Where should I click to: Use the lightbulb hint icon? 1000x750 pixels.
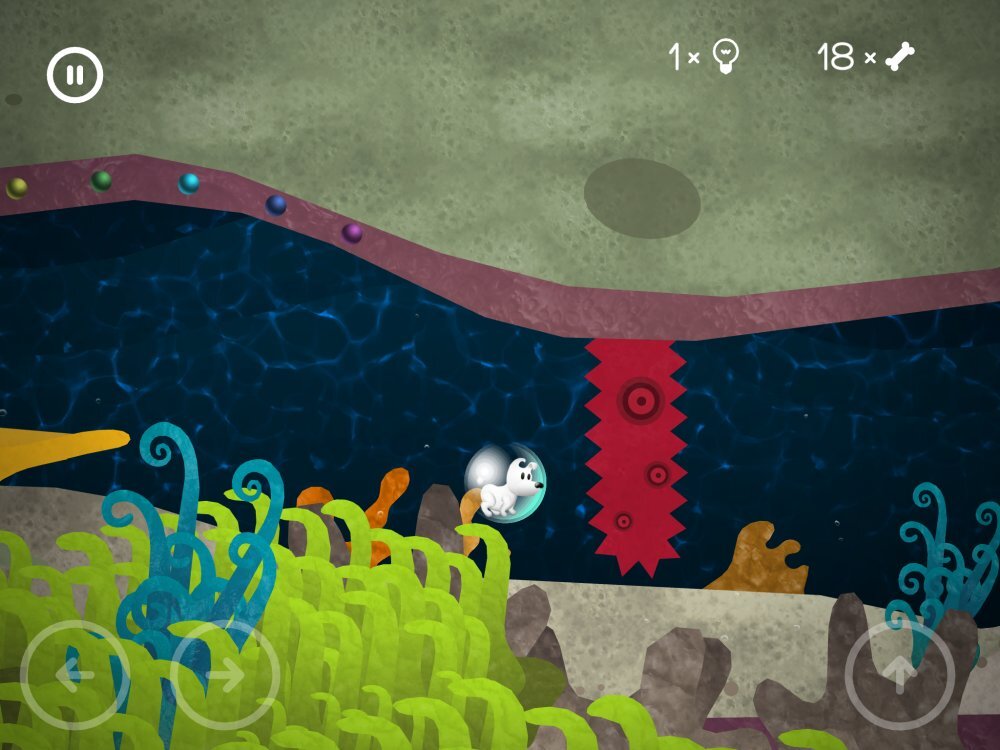[726, 57]
